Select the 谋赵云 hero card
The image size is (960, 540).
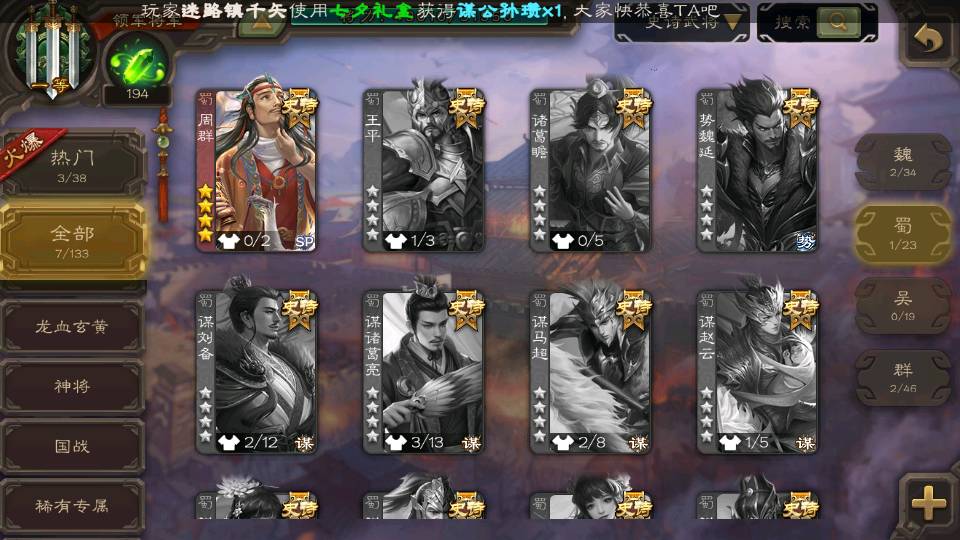[758, 371]
